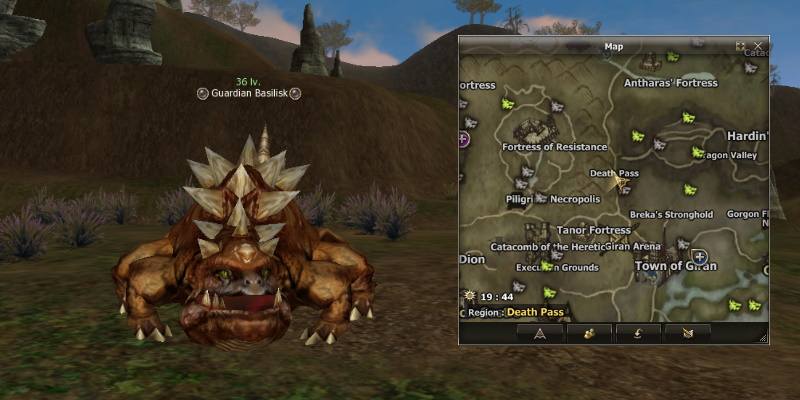Close the Map window

[x=758, y=46]
